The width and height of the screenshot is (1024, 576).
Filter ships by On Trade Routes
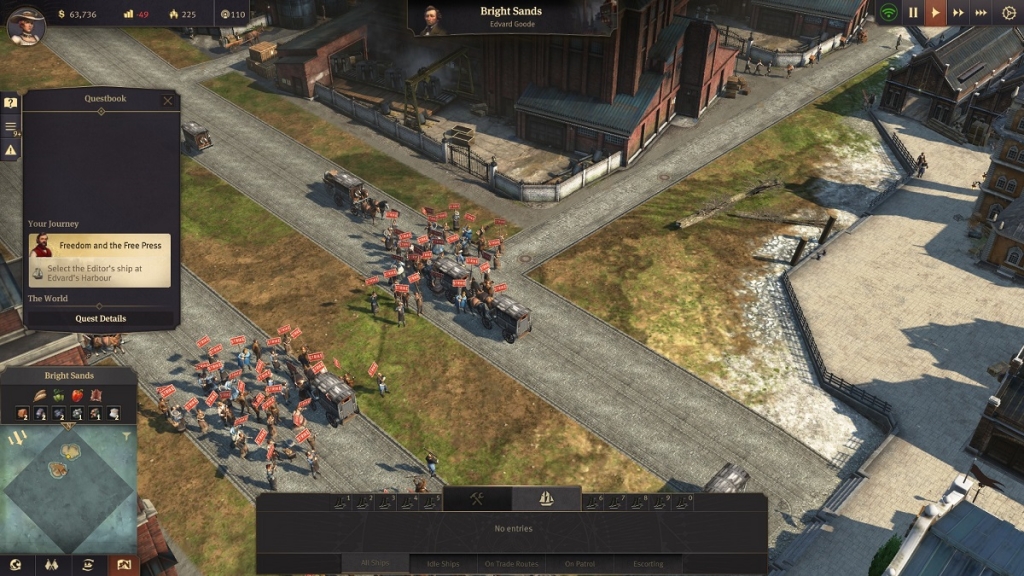point(511,564)
